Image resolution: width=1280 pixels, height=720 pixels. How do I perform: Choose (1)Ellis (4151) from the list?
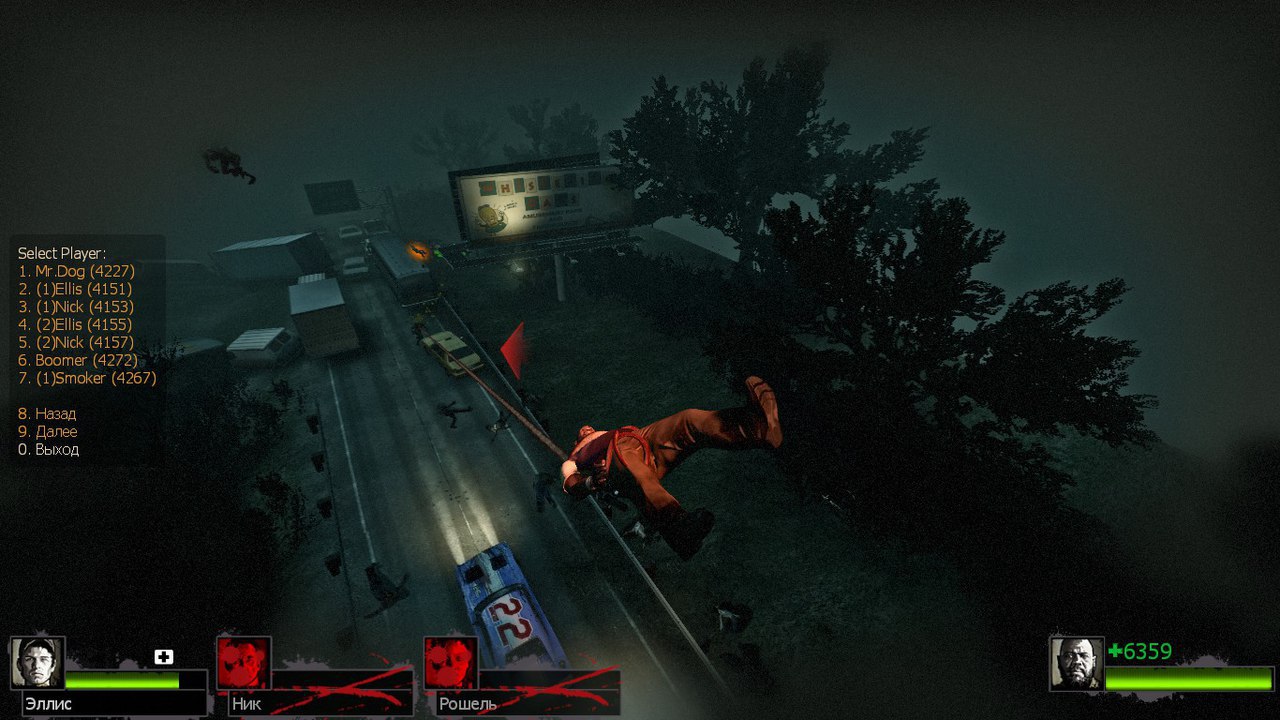(x=76, y=289)
